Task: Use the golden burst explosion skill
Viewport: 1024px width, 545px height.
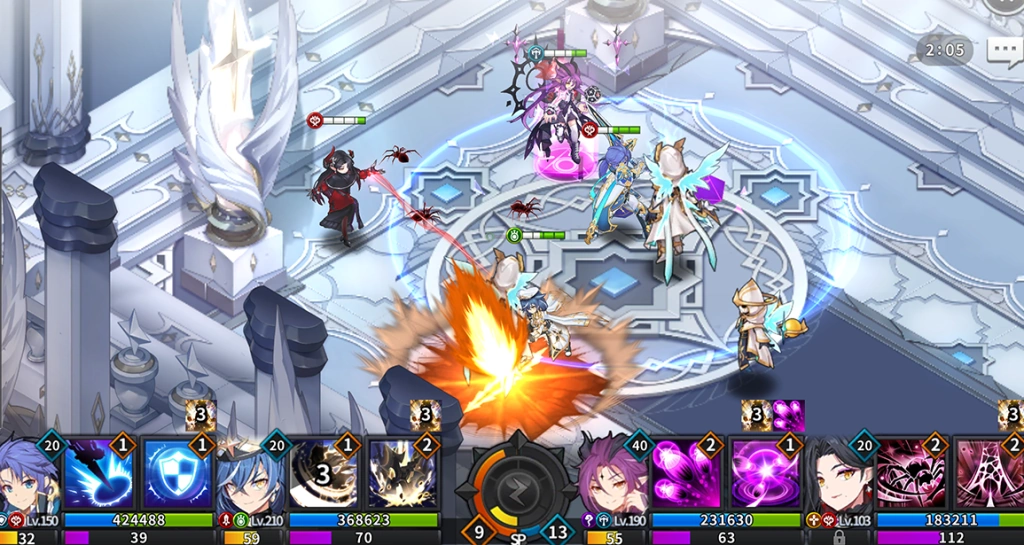Action: point(402,474)
